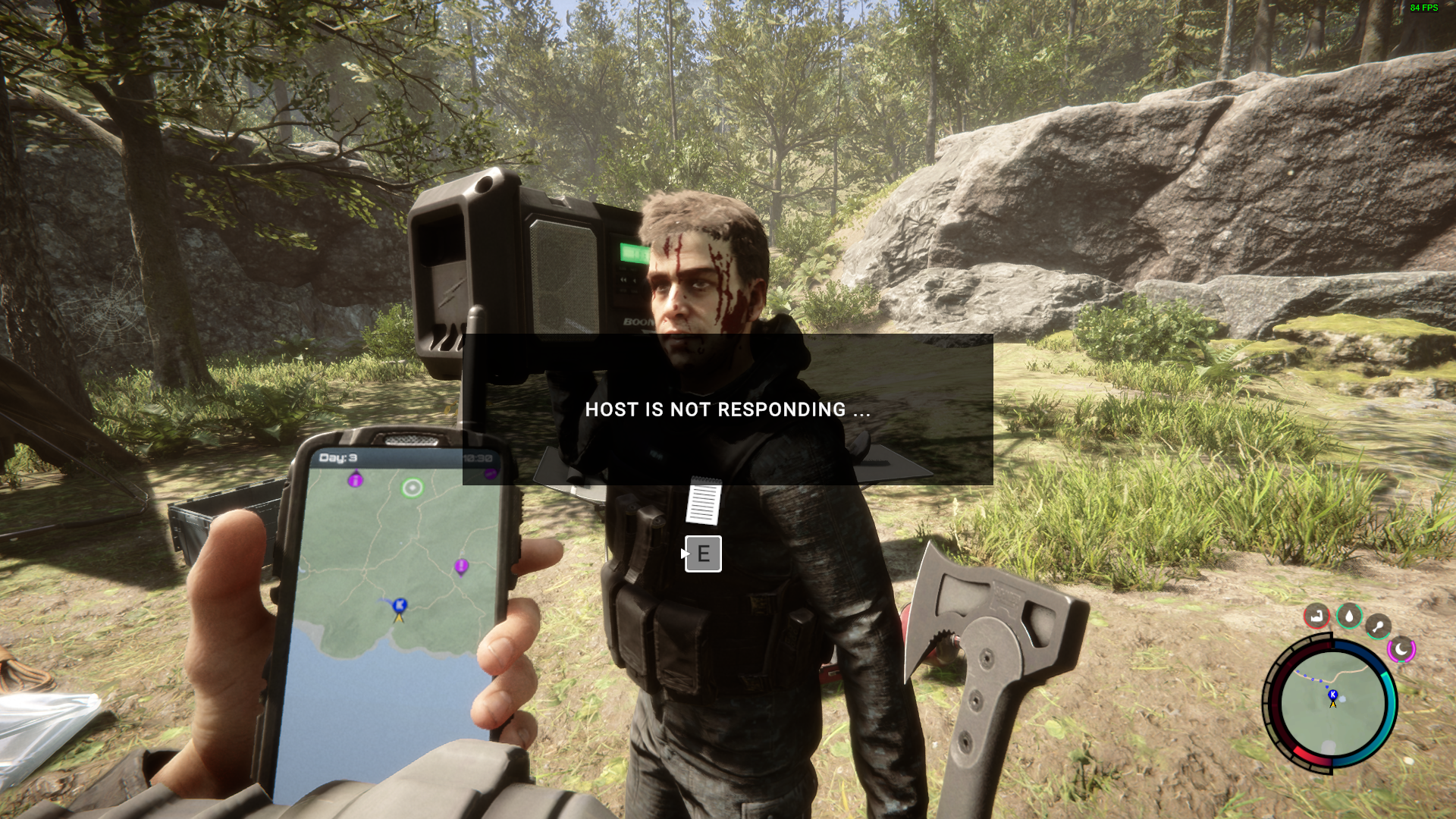
Task: Click the Day: 3 label on the GPS
Action: coord(339,457)
